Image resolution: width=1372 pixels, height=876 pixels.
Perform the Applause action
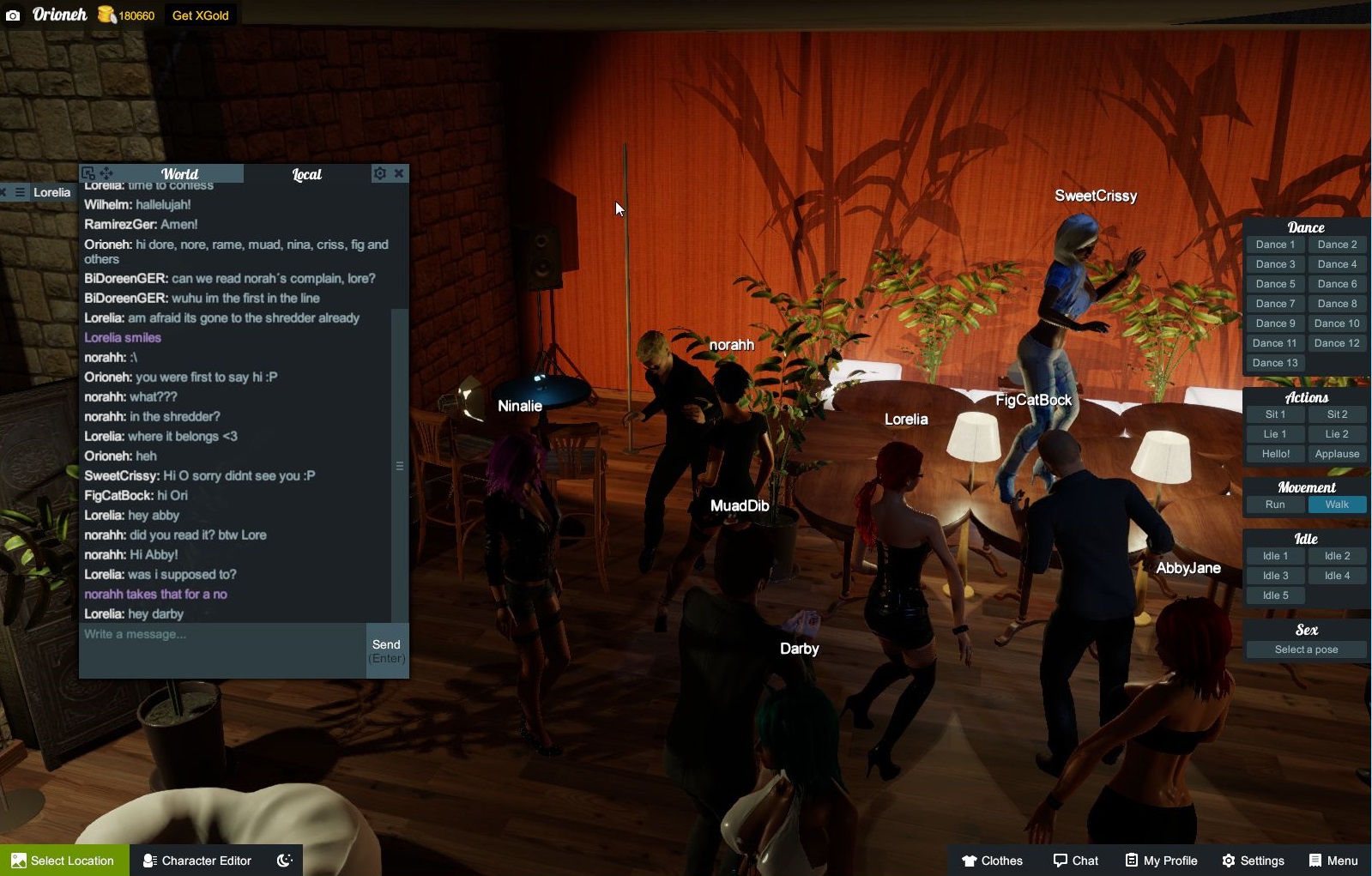pos(1336,453)
